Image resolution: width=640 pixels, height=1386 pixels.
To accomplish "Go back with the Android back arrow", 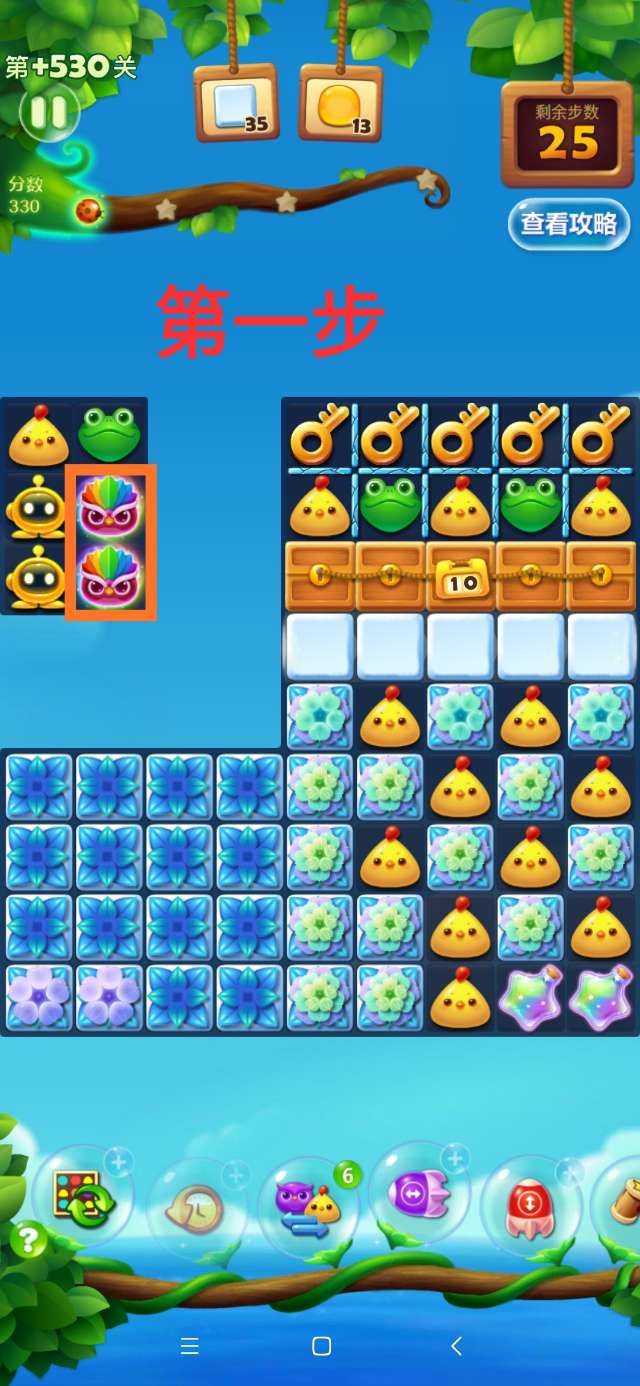I will (456, 1346).
